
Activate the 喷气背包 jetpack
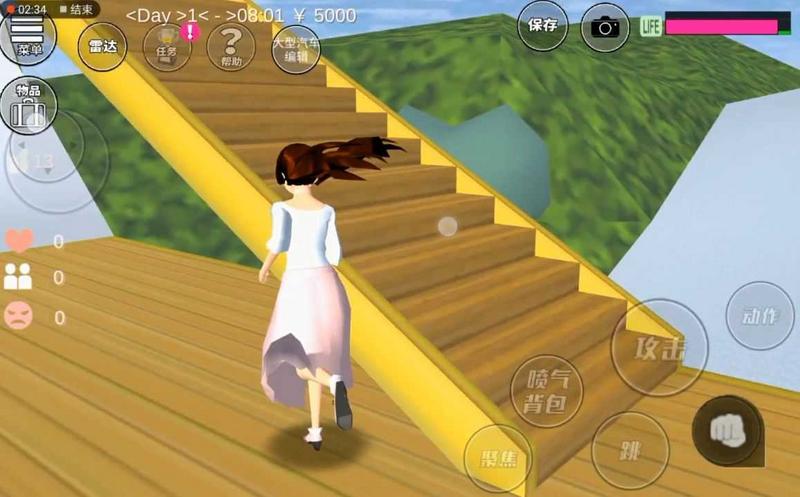(x=546, y=391)
